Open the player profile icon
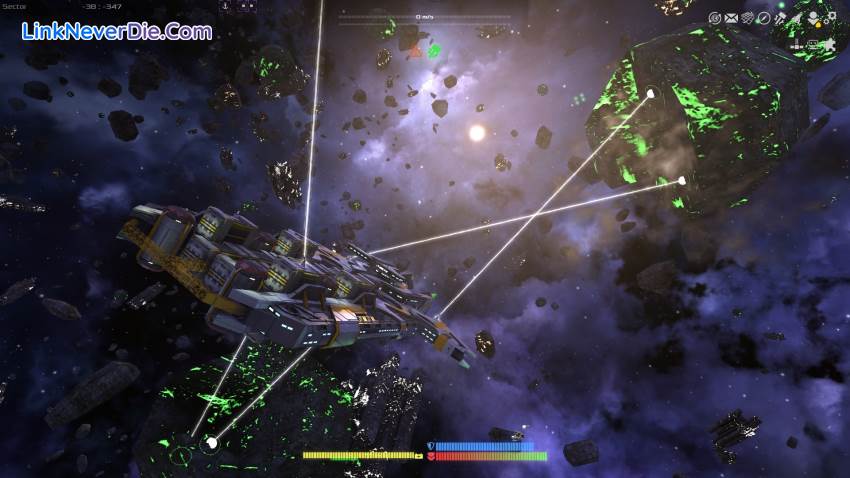Image resolution: width=850 pixels, height=478 pixels. 813,17
